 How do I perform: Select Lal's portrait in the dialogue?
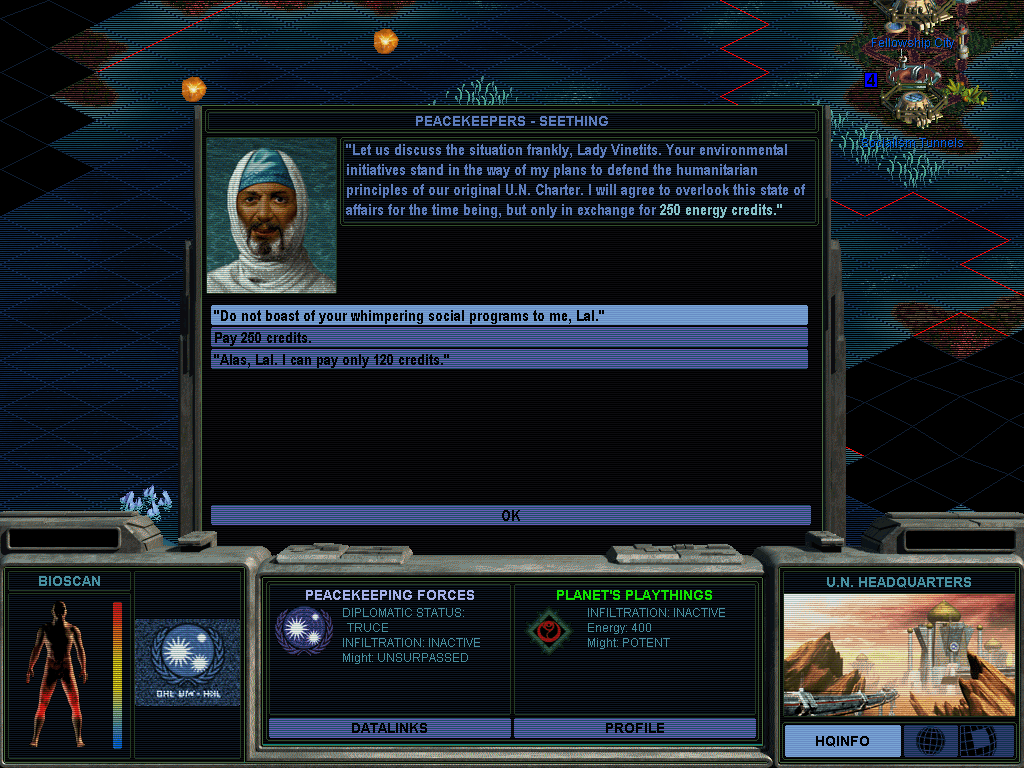coord(272,215)
